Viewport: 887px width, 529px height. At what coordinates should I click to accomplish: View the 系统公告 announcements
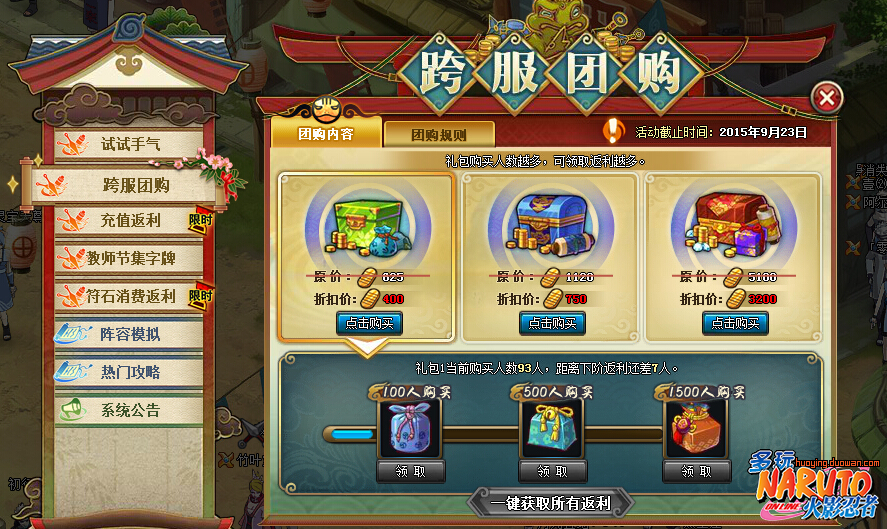coord(130,410)
